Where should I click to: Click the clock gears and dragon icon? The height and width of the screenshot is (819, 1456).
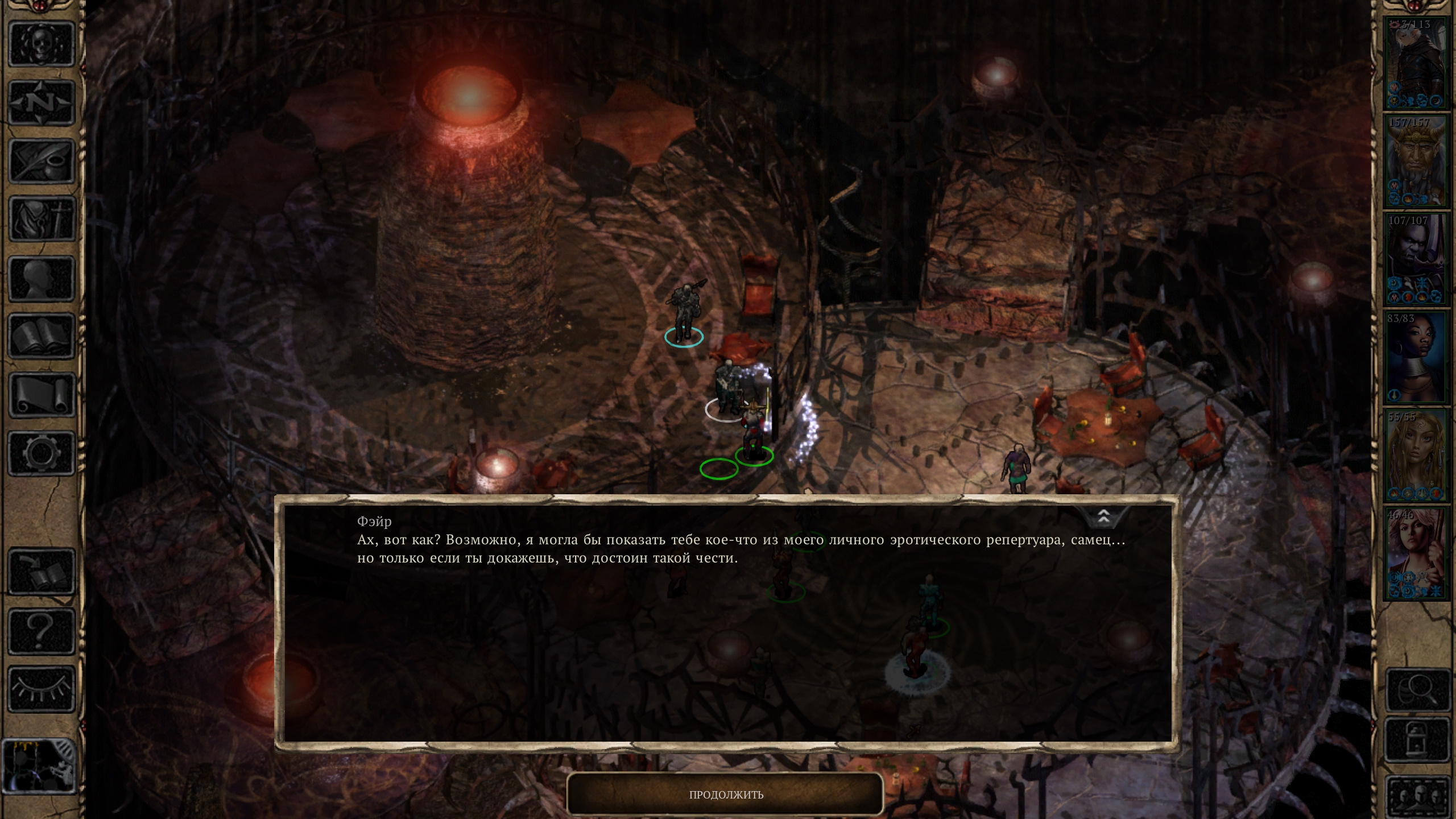[x=39, y=766]
